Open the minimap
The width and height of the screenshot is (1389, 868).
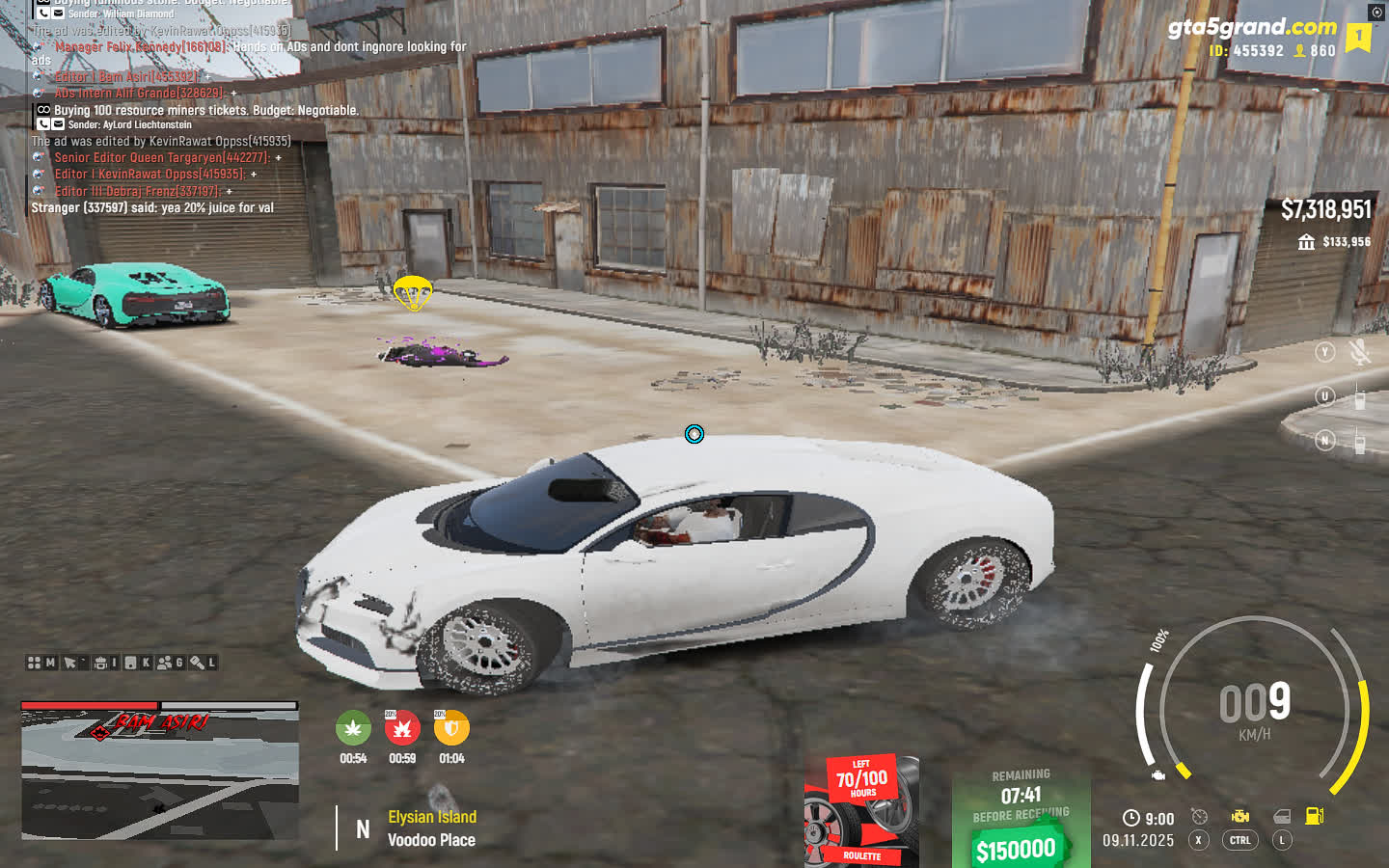tap(160, 770)
